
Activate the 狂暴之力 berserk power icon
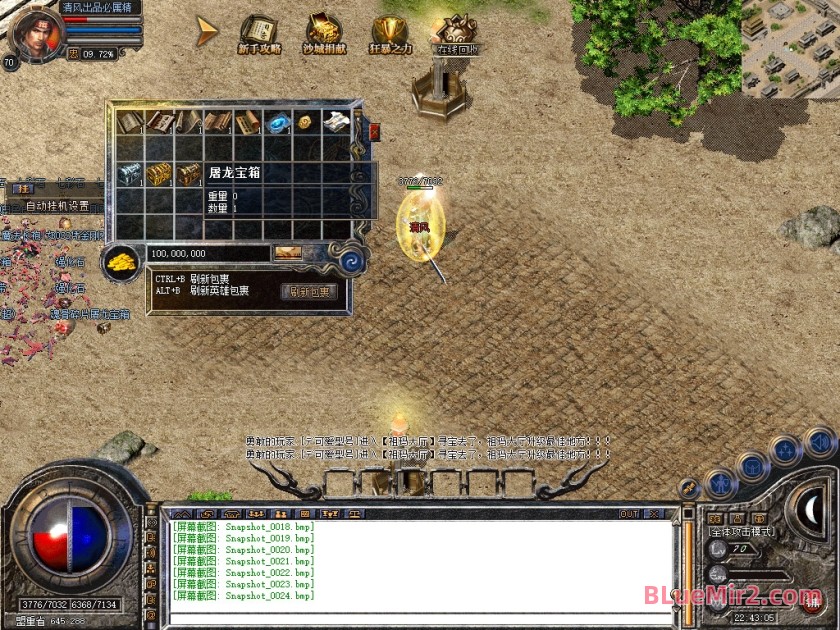pos(390,34)
